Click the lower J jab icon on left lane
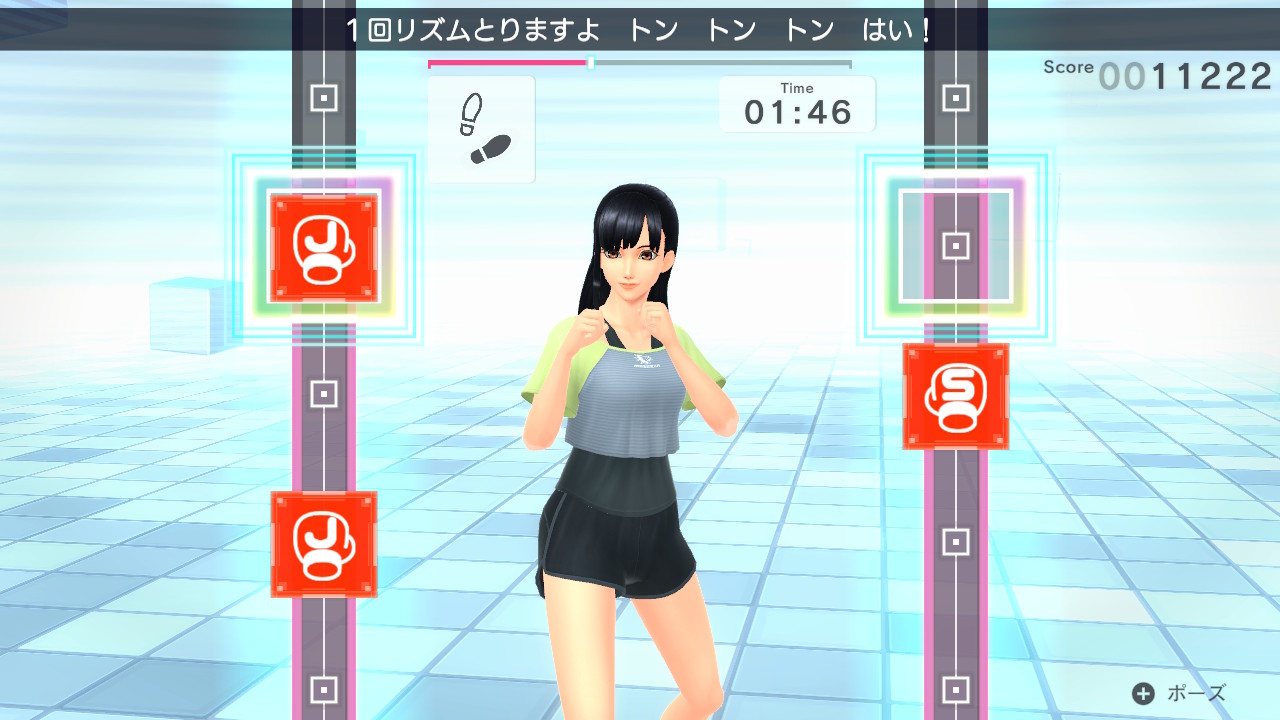Image resolution: width=1280 pixels, height=720 pixels. pyautogui.click(x=323, y=547)
